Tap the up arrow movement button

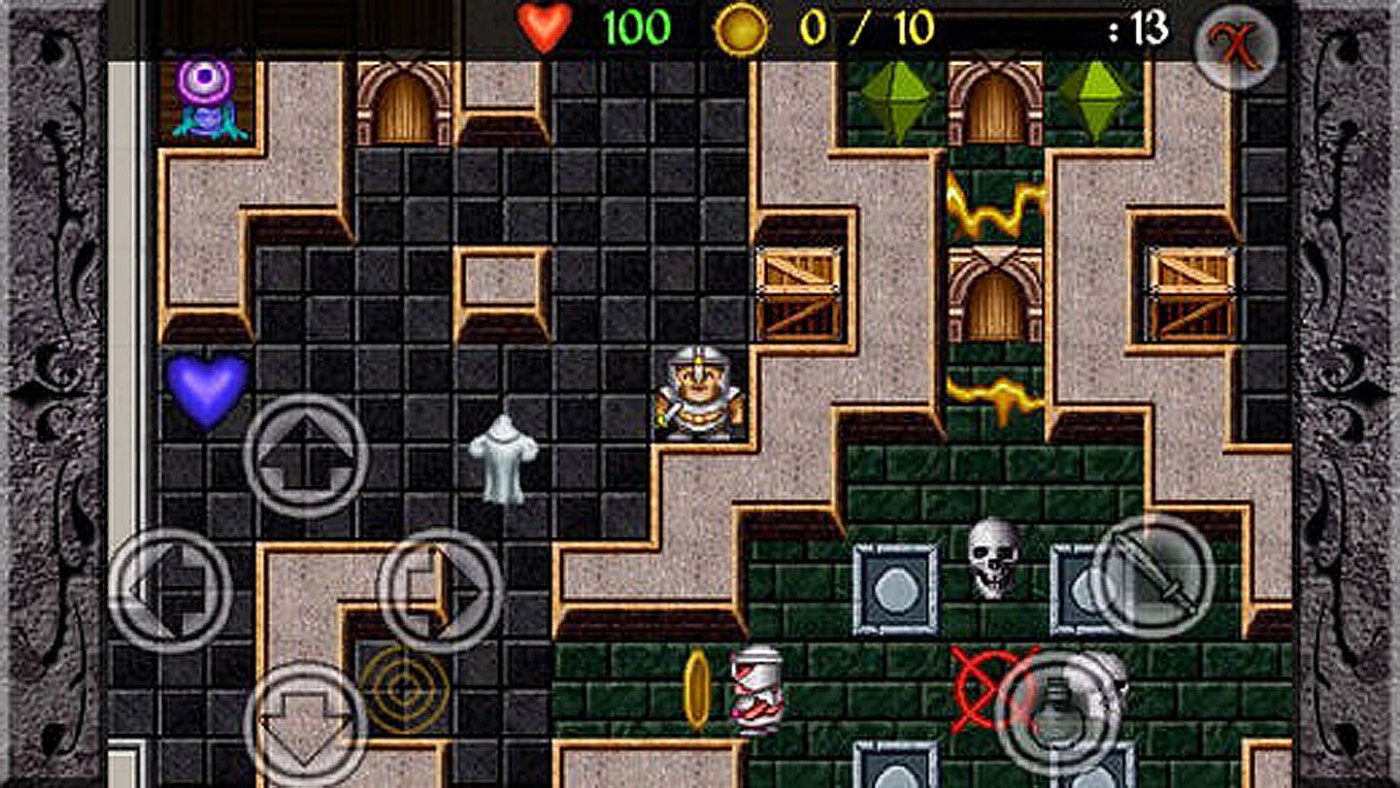click(x=306, y=456)
